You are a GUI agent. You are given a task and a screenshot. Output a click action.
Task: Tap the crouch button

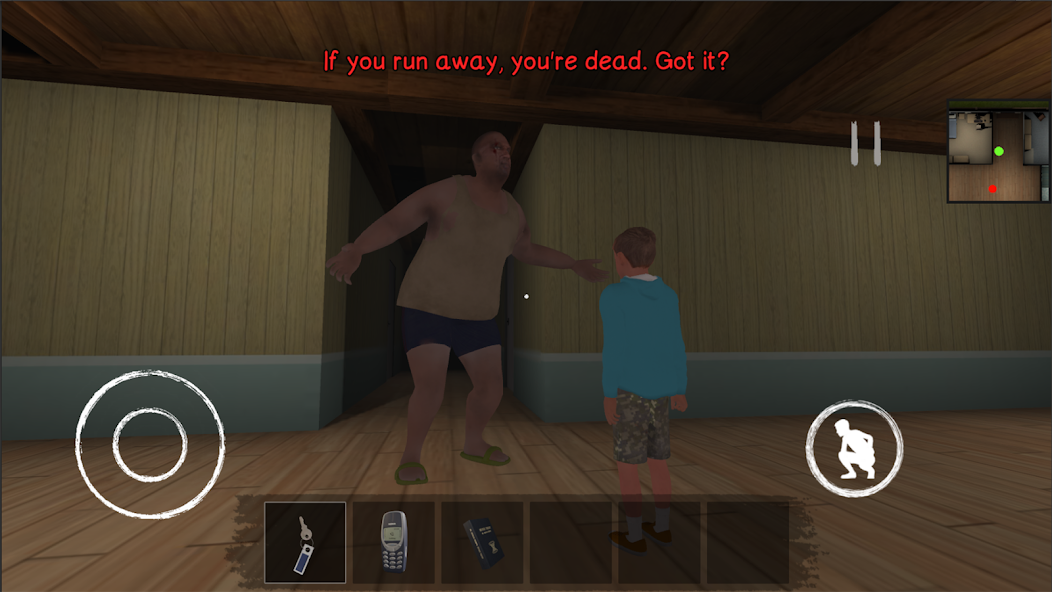854,449
